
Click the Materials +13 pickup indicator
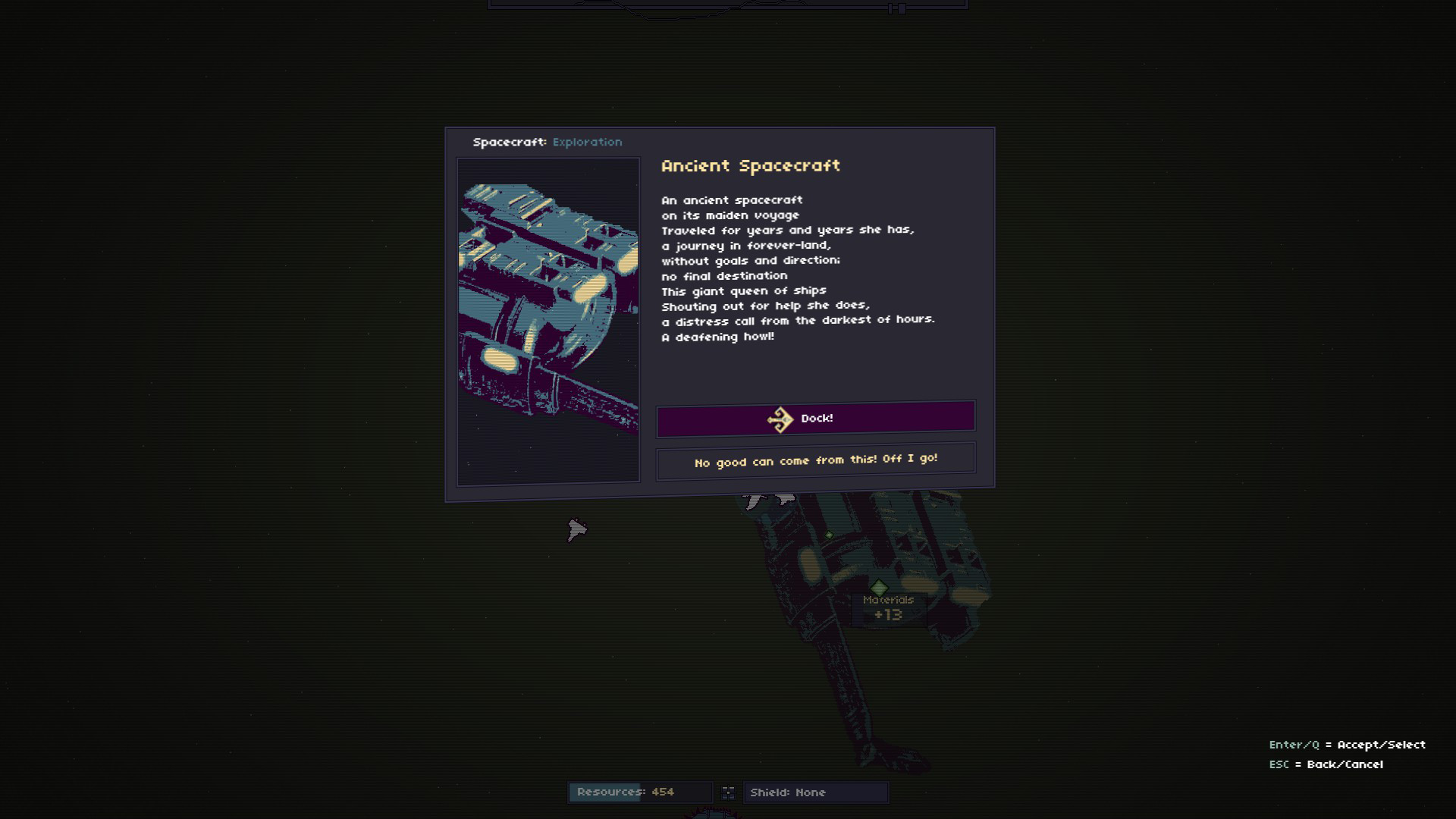click(x=890, y=608)
